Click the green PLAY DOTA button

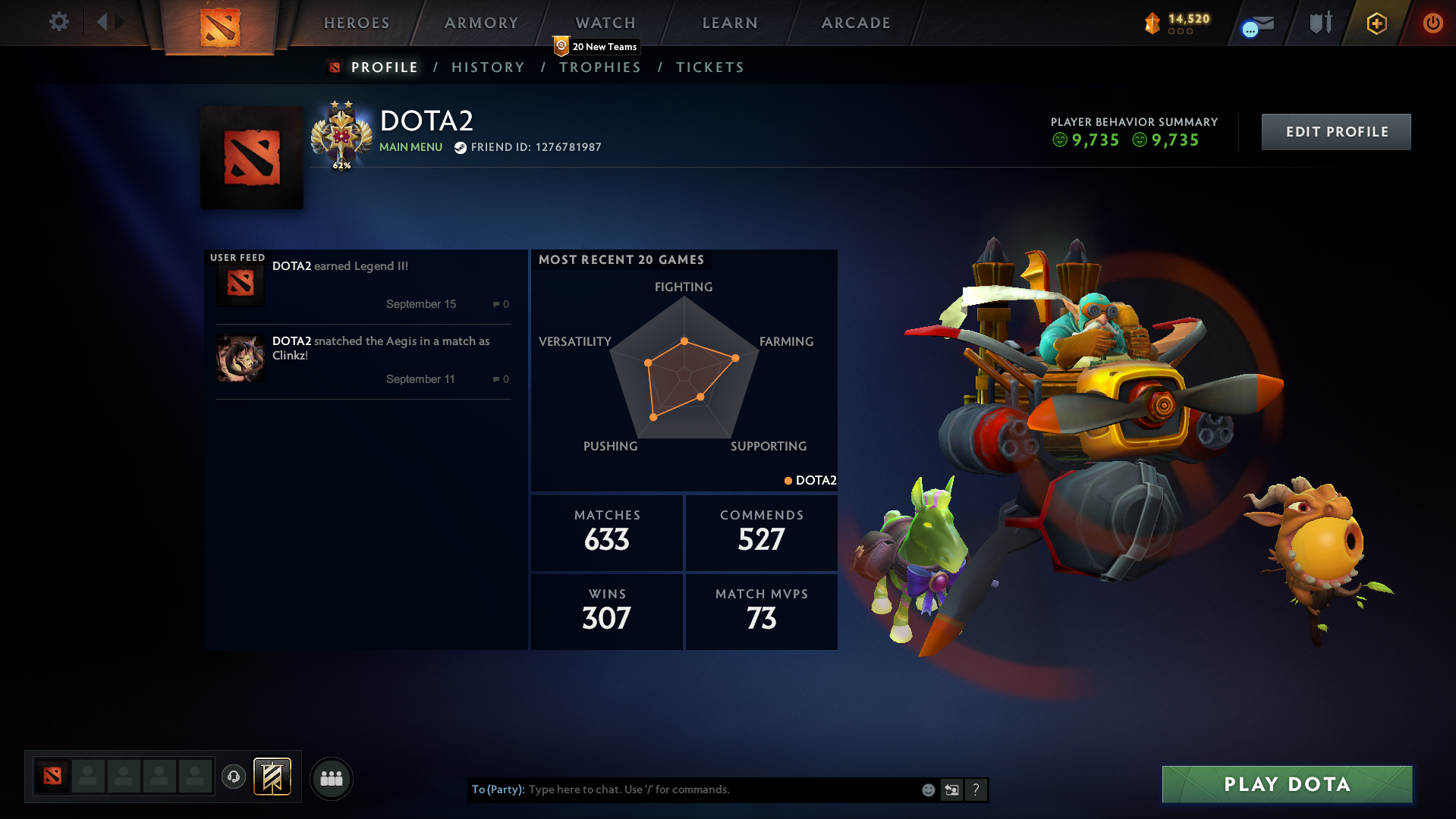(x=1286, y=784)
